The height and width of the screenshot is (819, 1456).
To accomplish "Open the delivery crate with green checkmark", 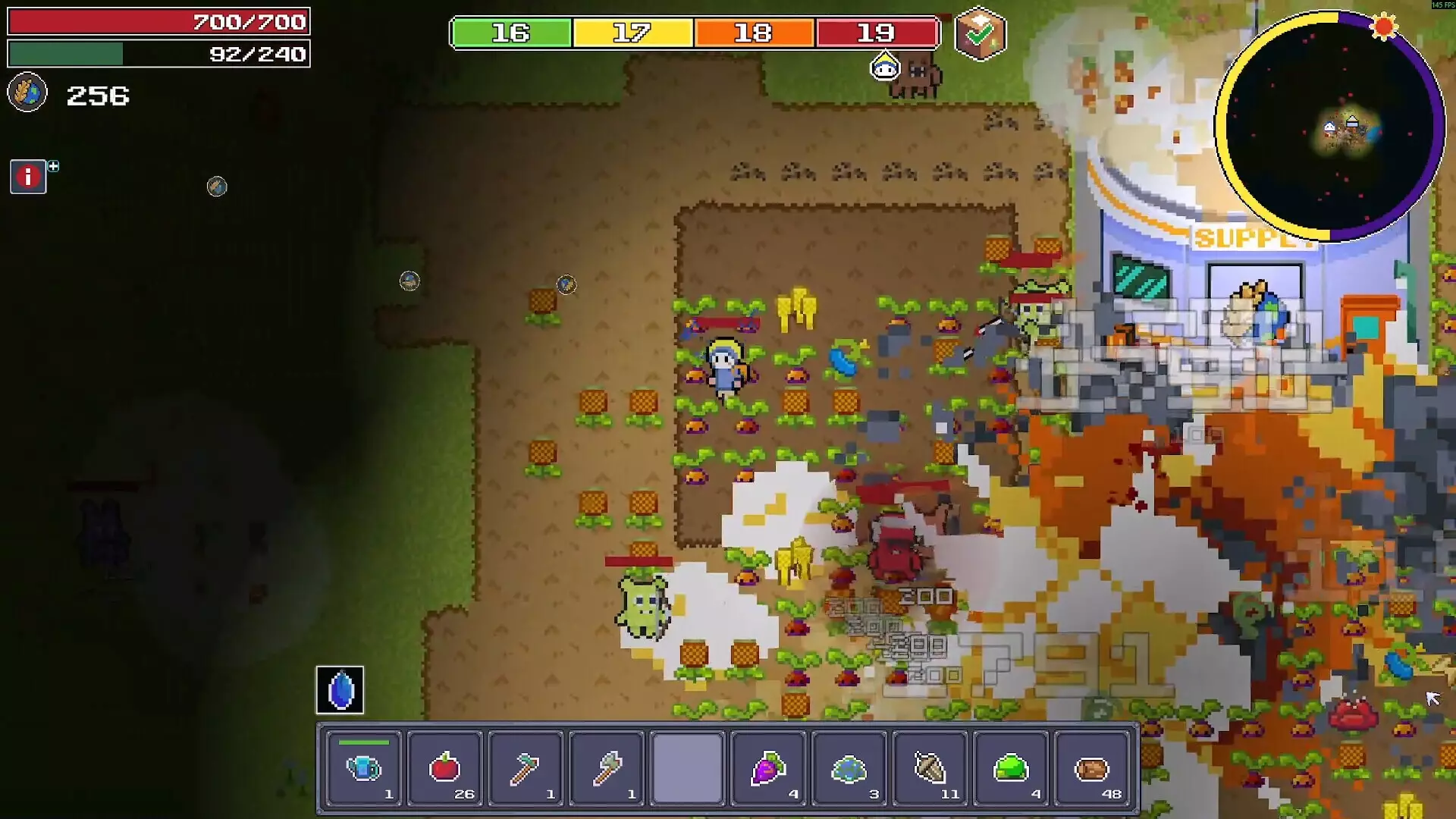I will click(x=980, y=33).
